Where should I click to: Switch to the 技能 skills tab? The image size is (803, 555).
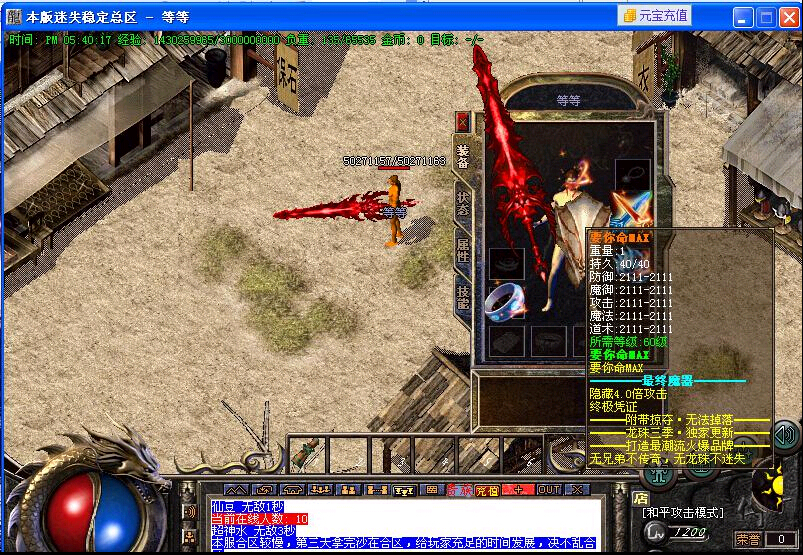[463, 297]
